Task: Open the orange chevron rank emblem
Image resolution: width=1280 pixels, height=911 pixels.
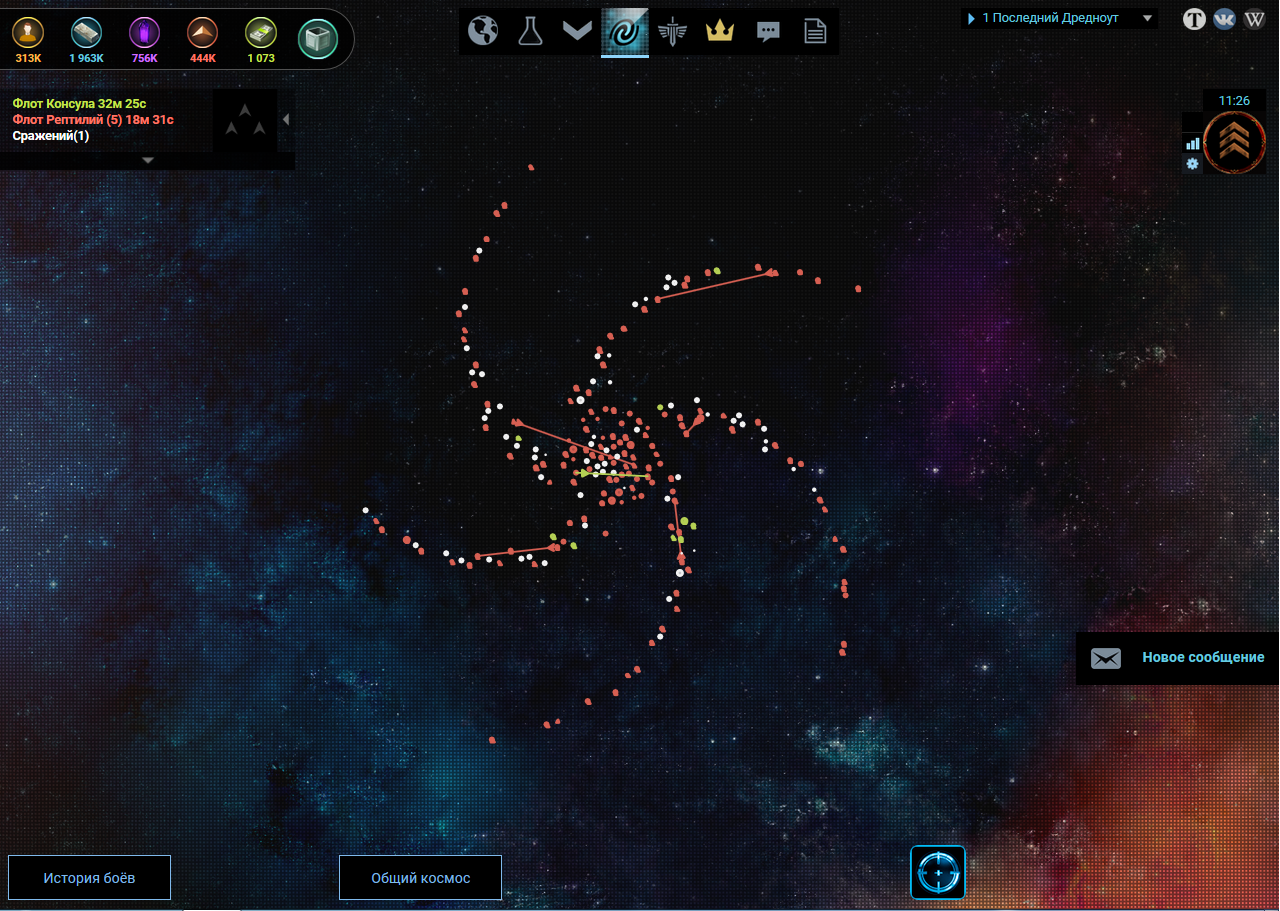Action: [1234, 143]
